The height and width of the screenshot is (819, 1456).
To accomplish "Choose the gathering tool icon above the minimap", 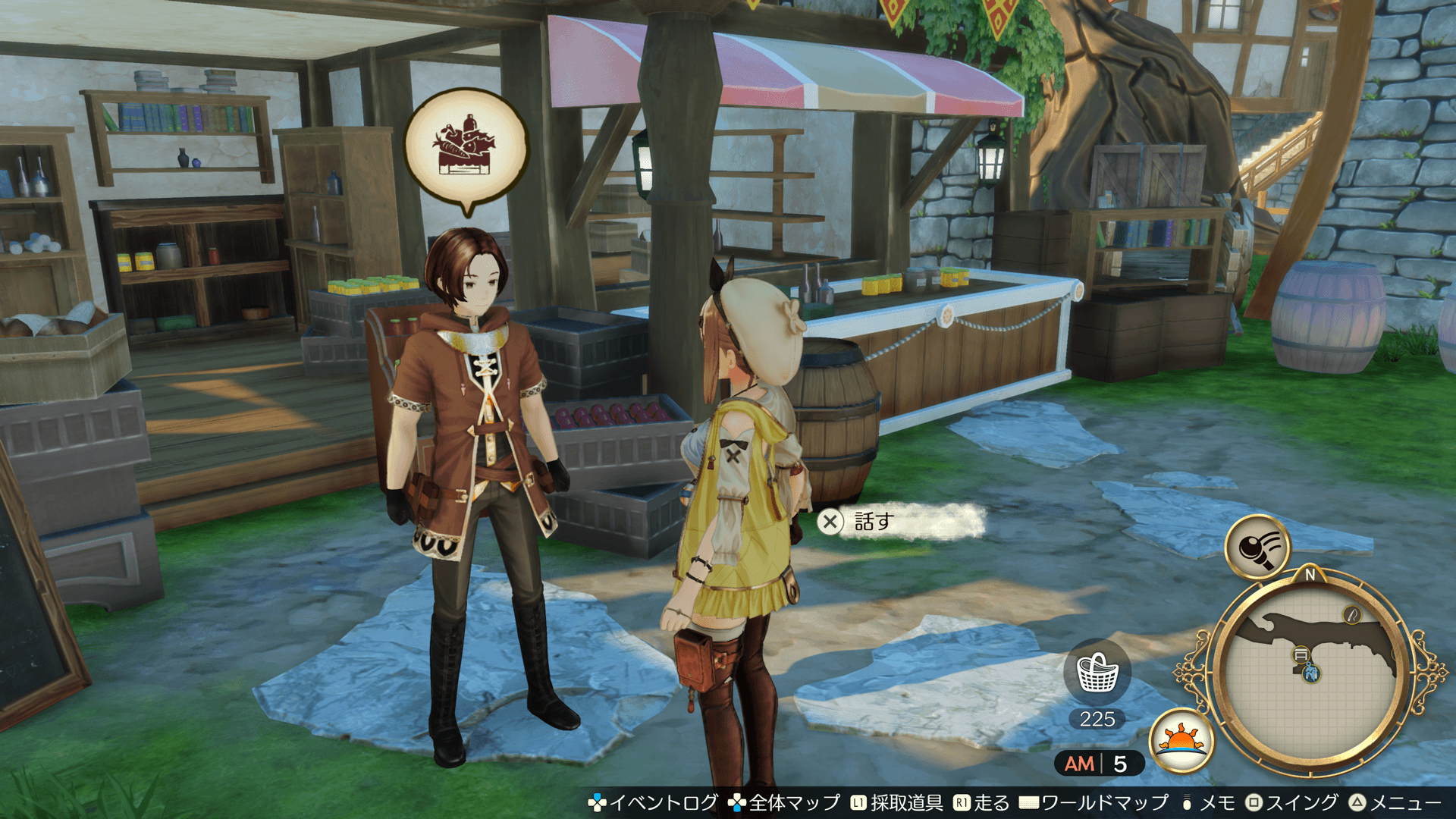I will (x=1258, y=546).
